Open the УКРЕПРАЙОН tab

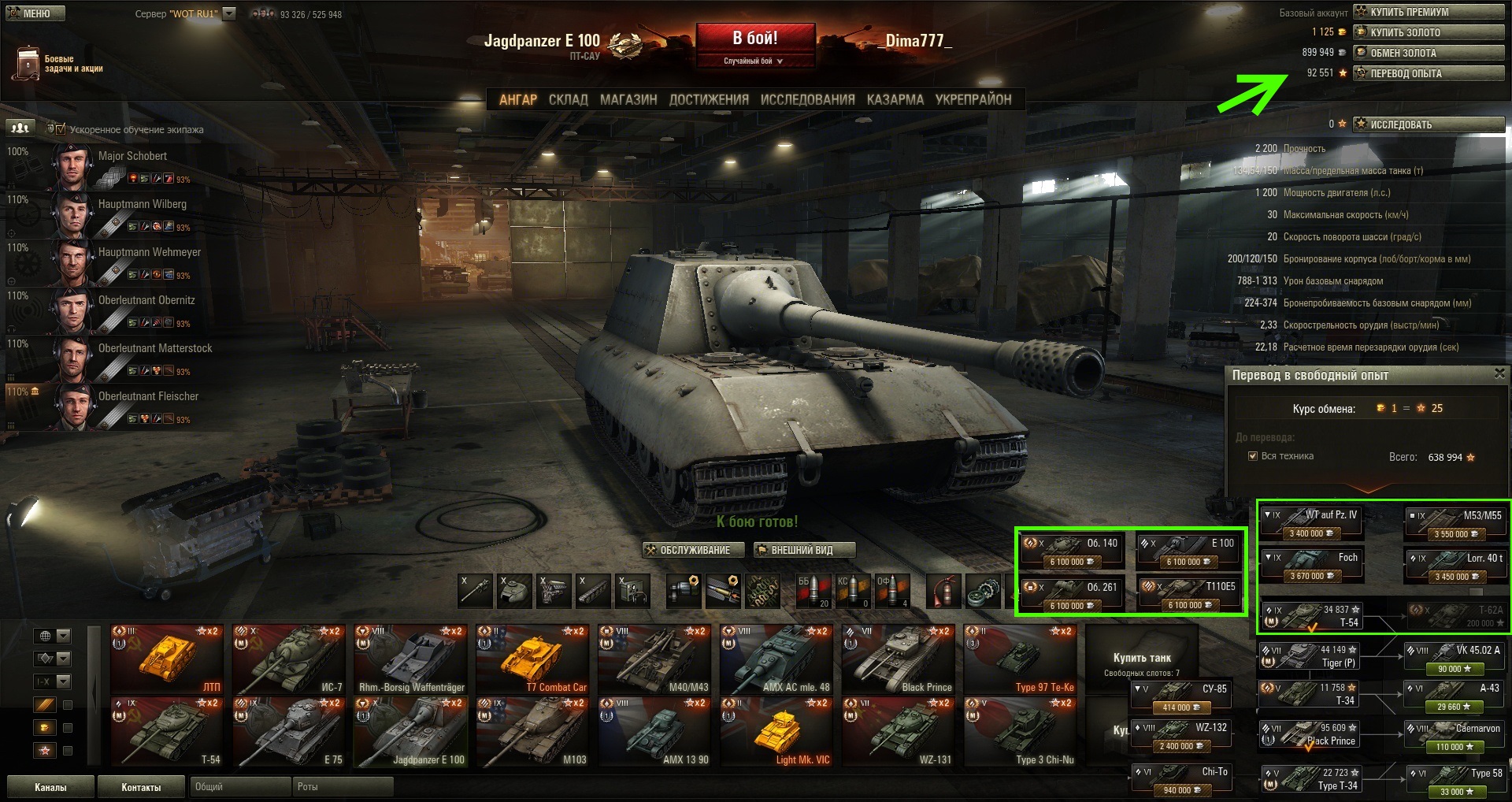[x=973, y=100]
